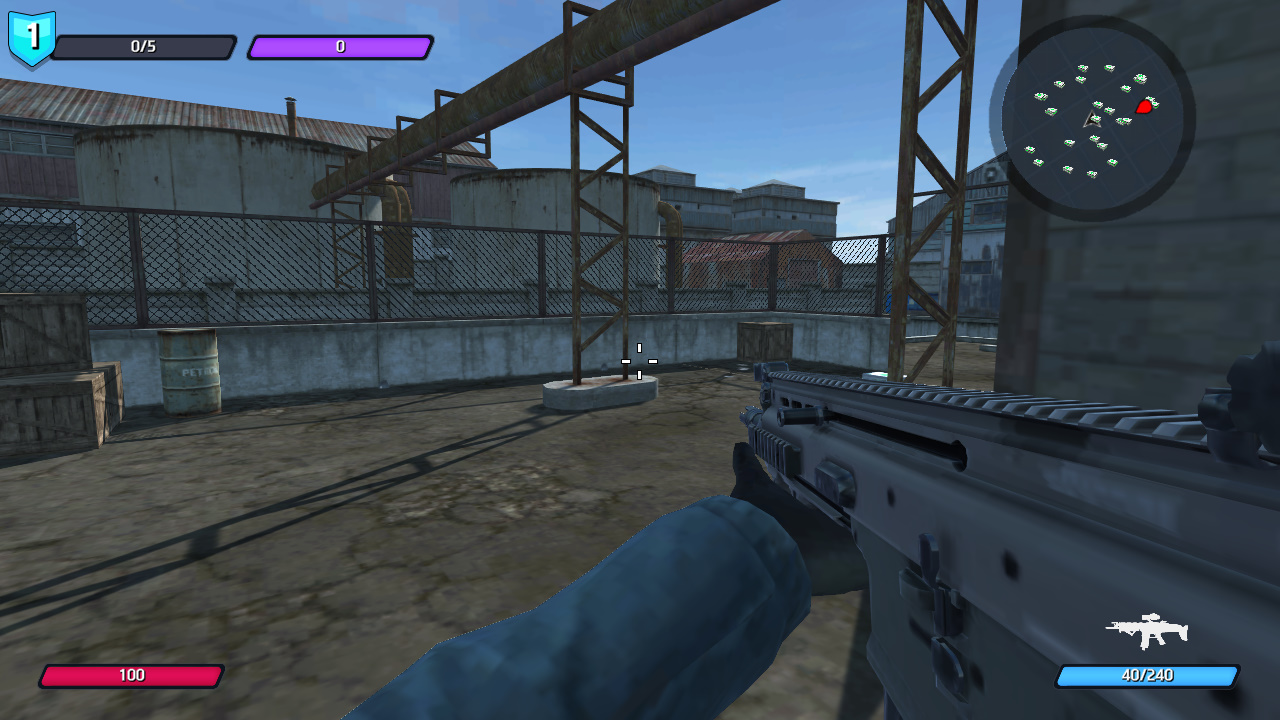
Task: Click the bottom-left loot icon on the minimap
Action: pyautogui.click(x=1037, y=163)
